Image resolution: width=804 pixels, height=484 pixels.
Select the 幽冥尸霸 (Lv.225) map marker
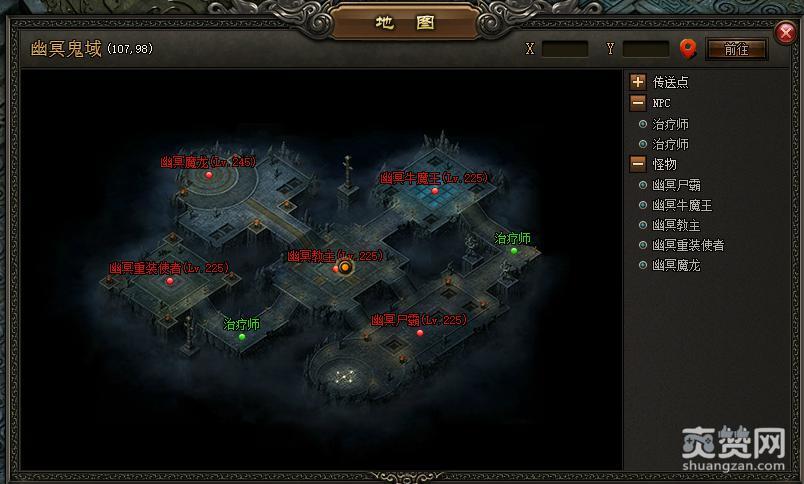420,332
